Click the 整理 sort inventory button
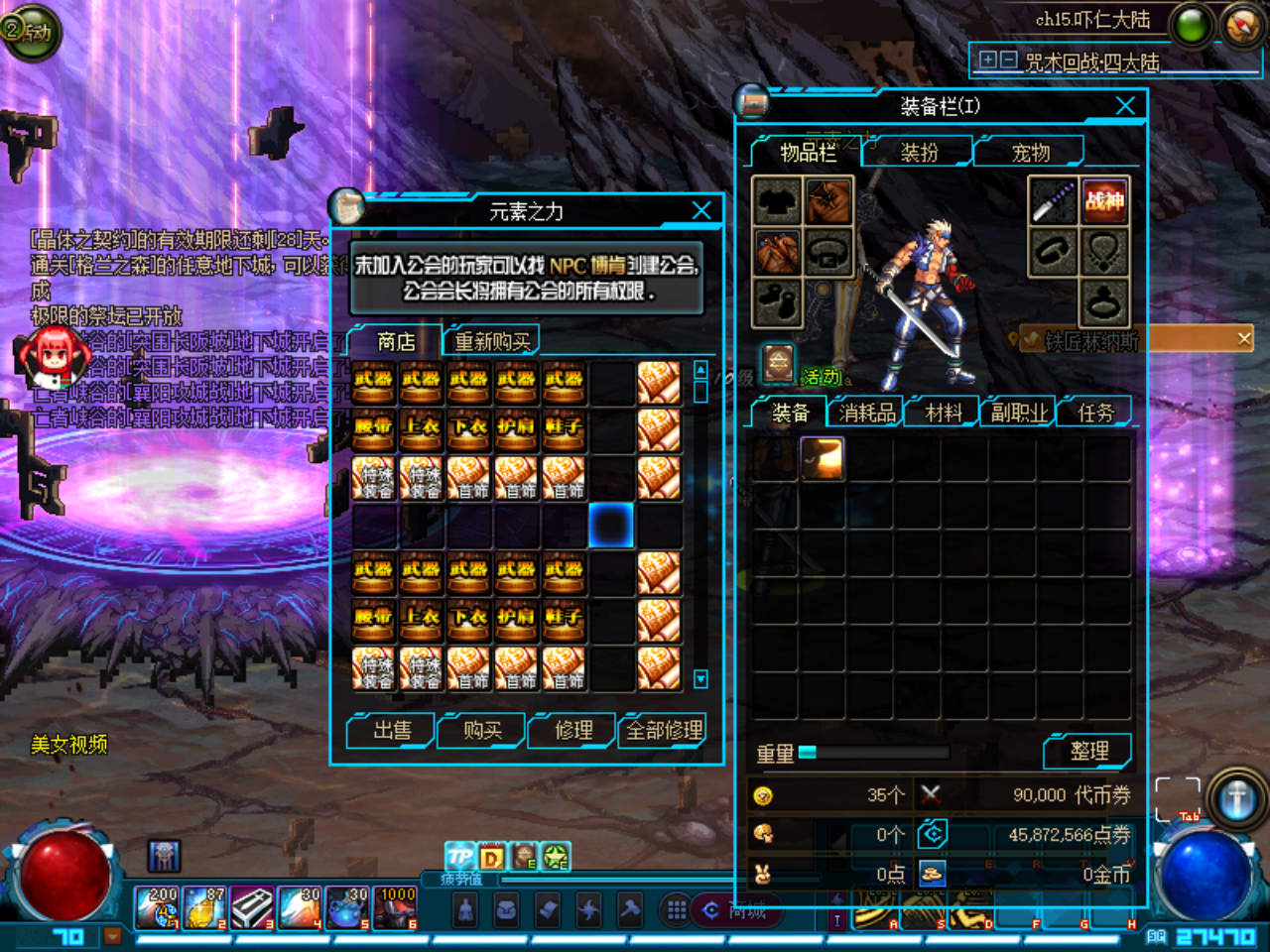The image size is (1270, 952). point(1088,752)
